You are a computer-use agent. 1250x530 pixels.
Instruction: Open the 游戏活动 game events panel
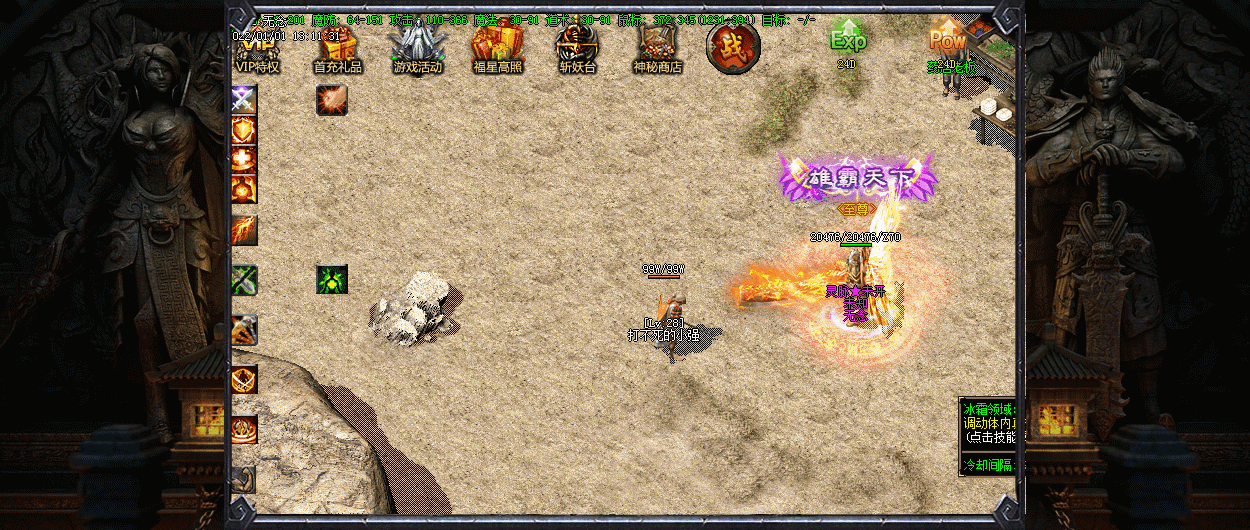(x=417, y=47)
